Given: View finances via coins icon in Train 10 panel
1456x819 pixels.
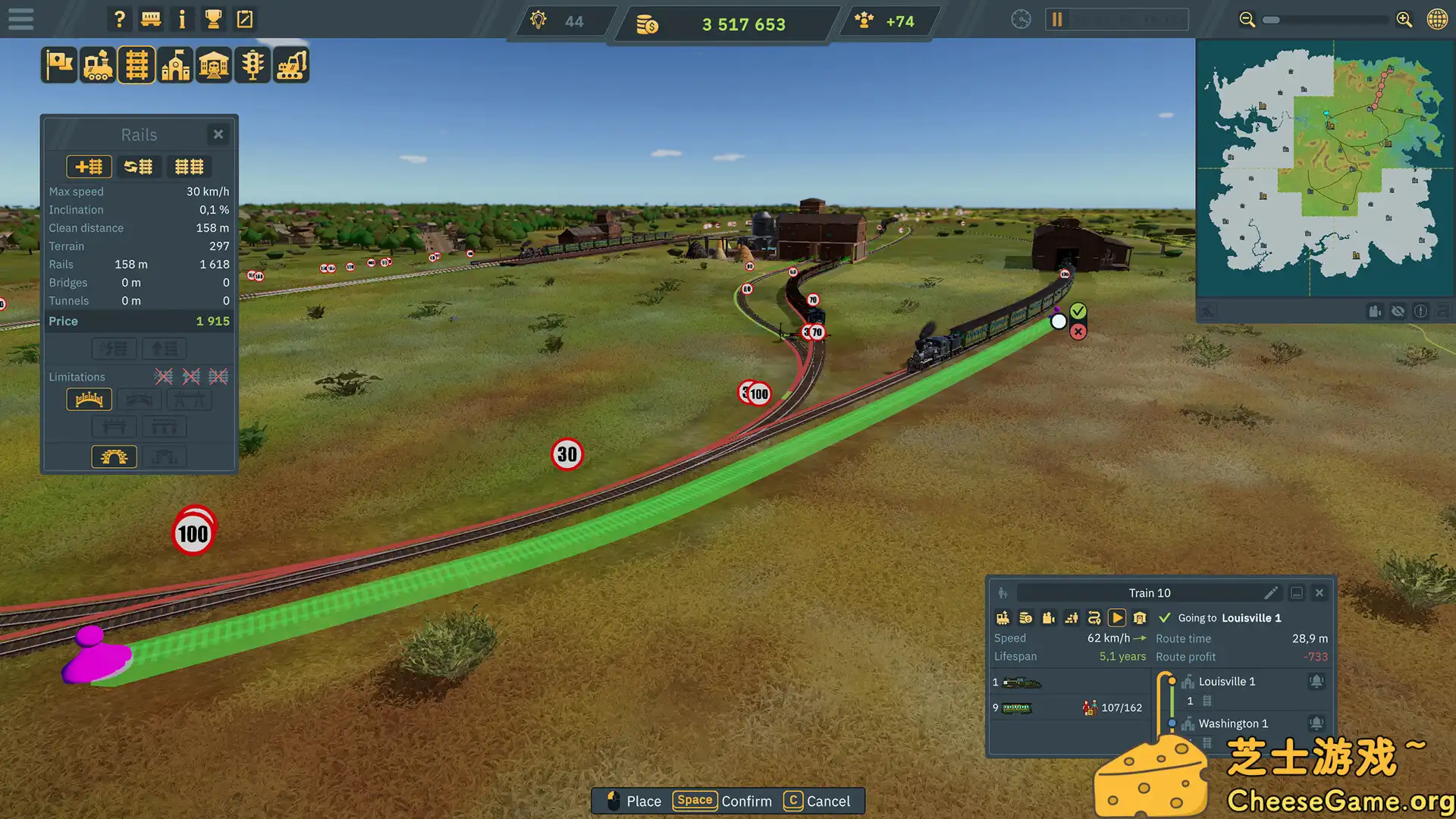Looking at the screenshot, I should 1025,617.
